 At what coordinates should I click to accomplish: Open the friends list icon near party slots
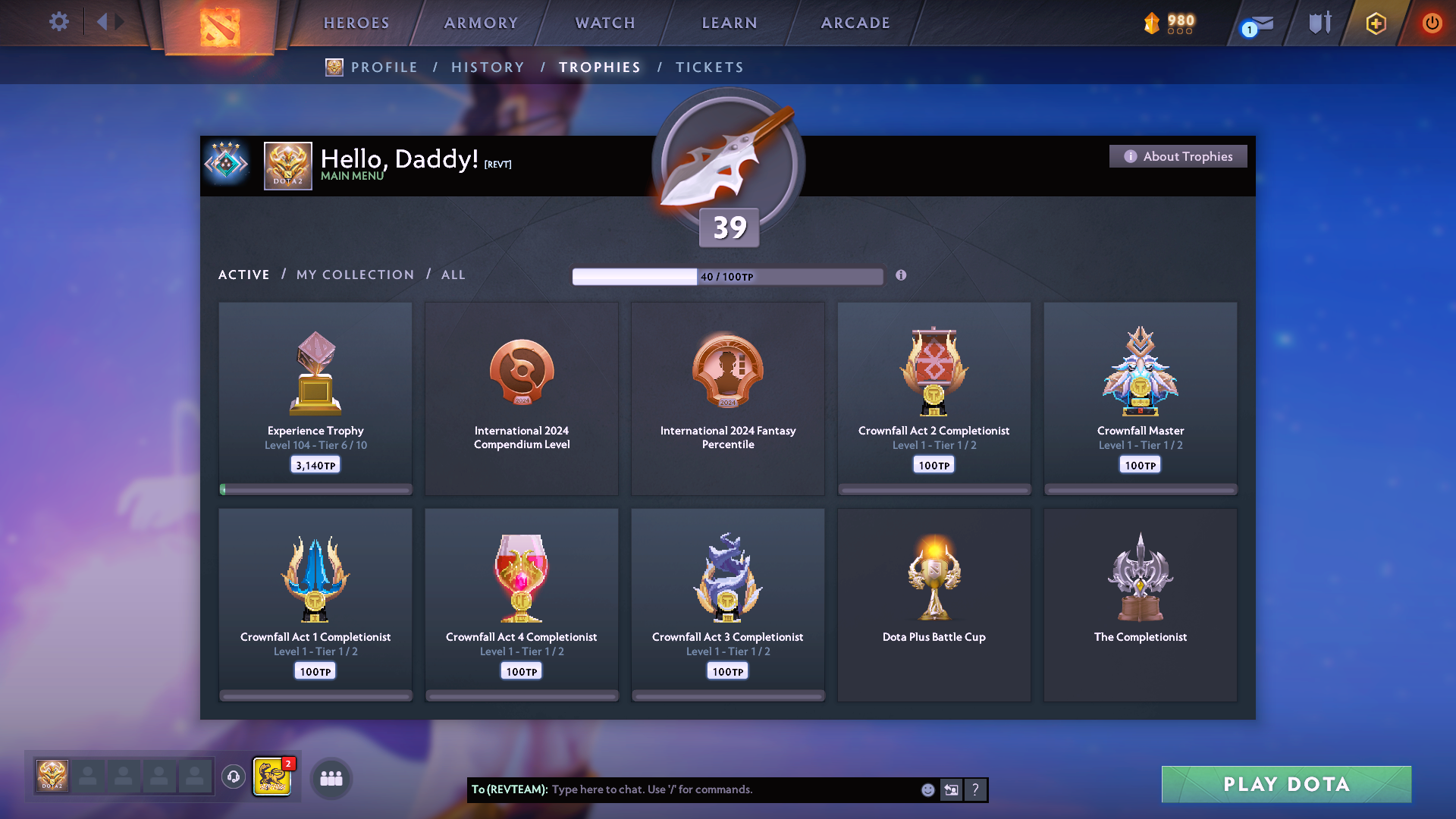(x=330, y=778)
